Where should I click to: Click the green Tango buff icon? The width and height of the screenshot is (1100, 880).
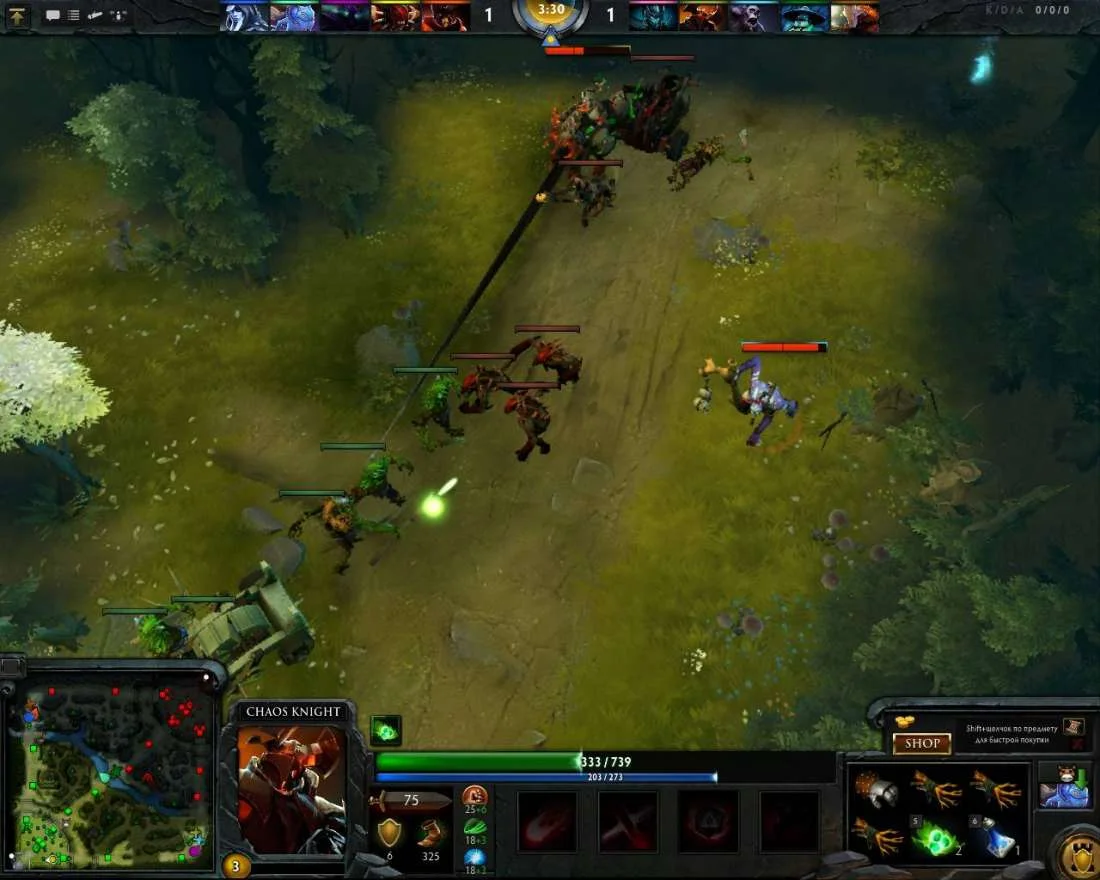coord(386,730)
